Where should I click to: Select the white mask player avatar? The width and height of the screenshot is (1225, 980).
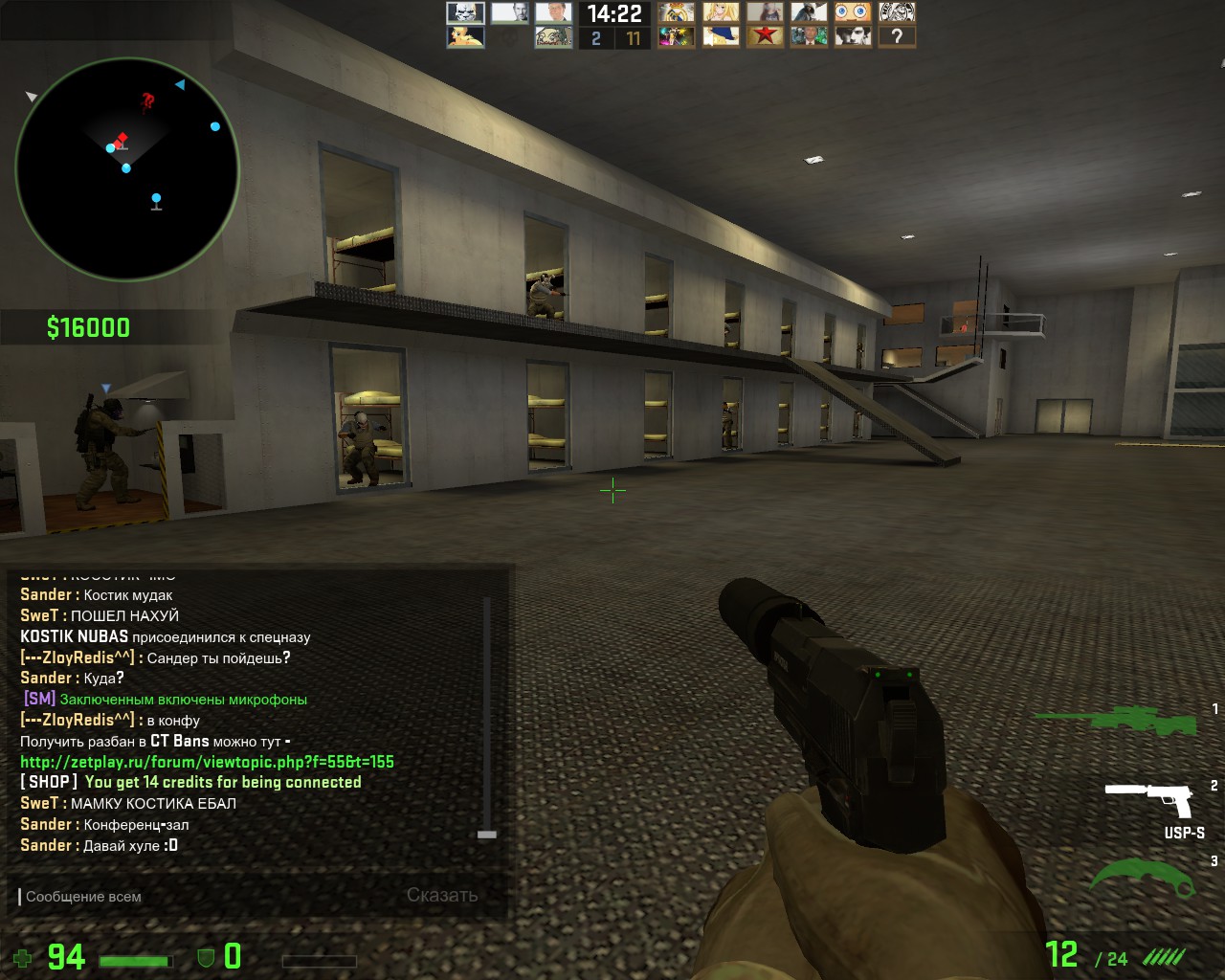click(465, 12)
